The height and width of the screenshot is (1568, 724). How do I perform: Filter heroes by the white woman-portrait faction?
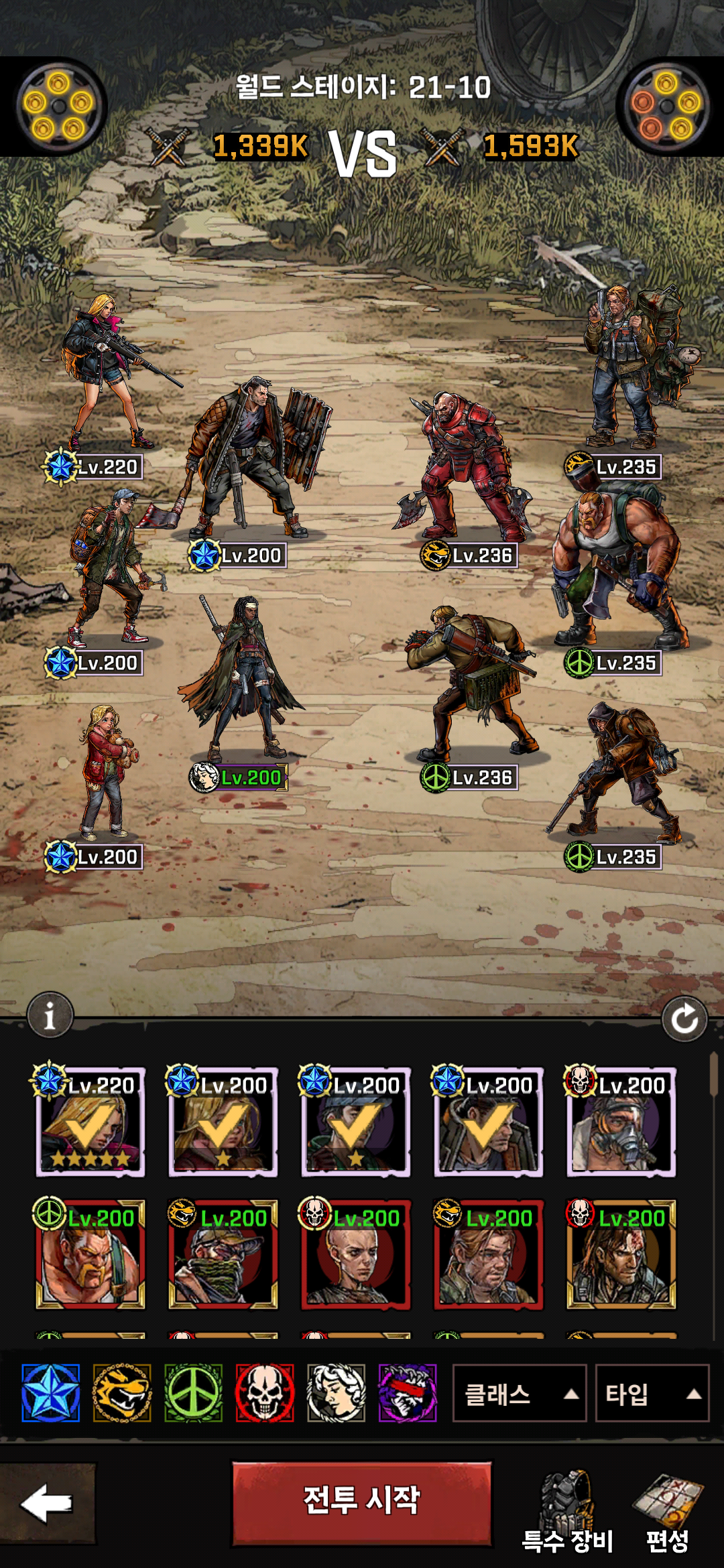coord(337,1393)
